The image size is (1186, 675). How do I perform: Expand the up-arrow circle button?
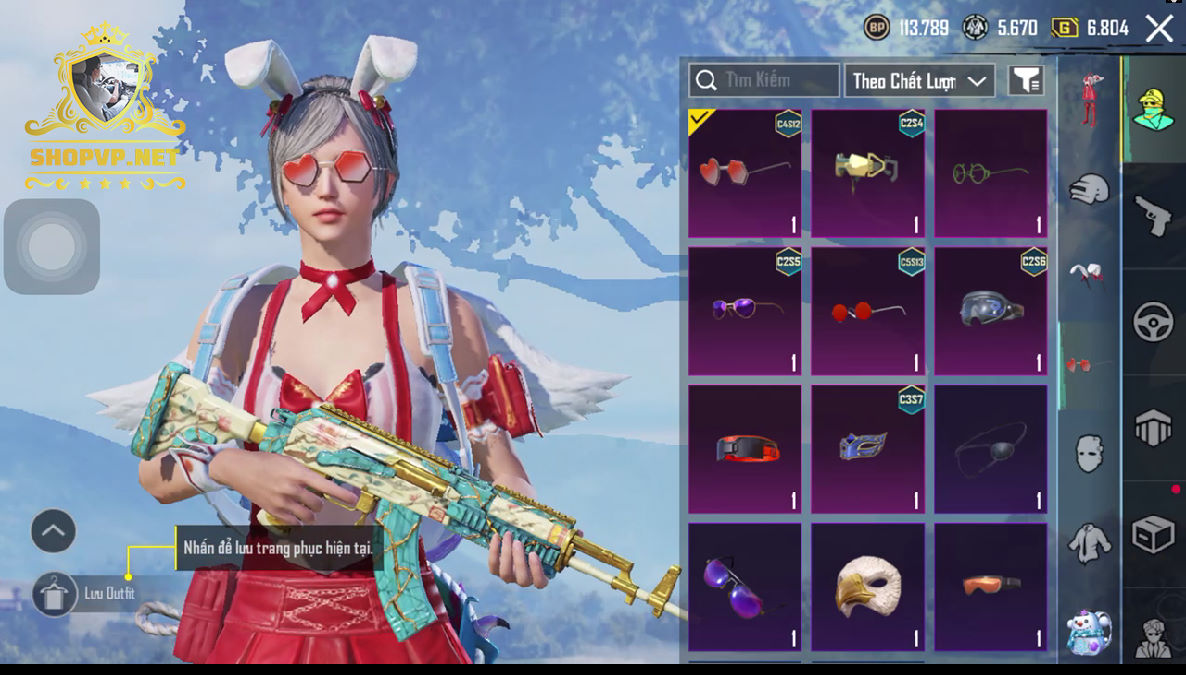coord(54,531)
